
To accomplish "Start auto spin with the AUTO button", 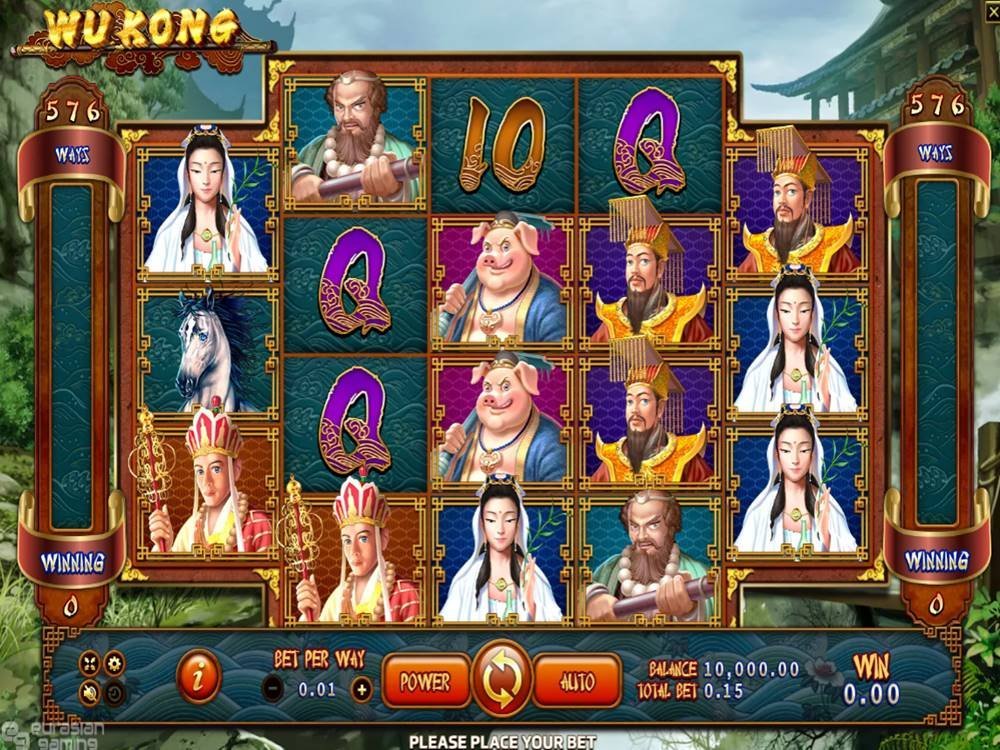I will coord(576,682).
